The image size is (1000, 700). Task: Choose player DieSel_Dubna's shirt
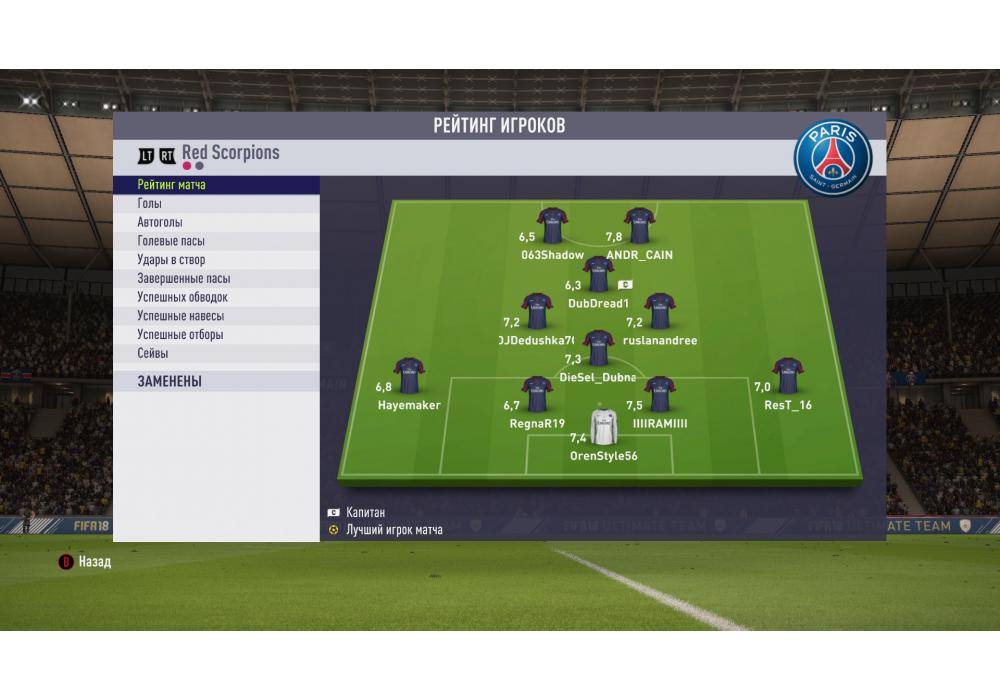click(x=598, y=348)
